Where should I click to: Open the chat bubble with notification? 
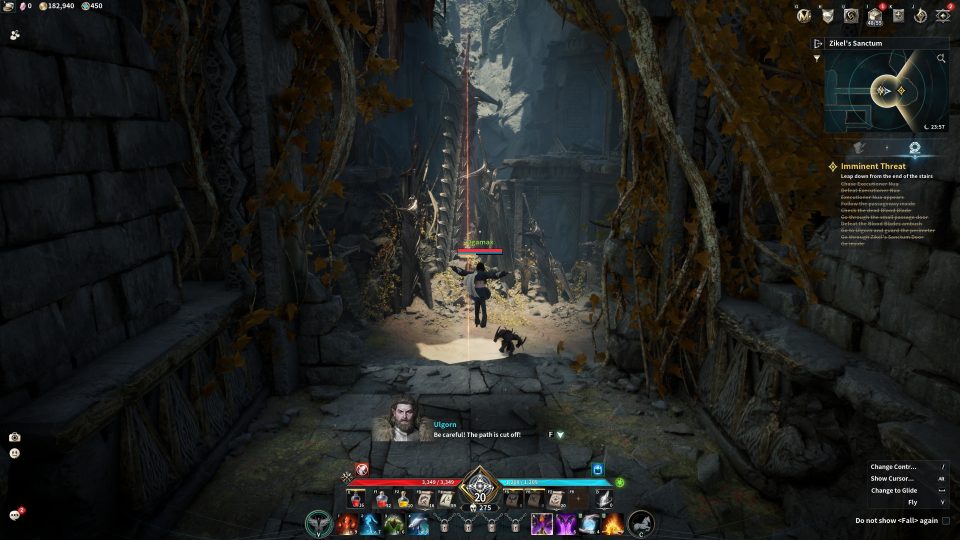coord(16,514)
